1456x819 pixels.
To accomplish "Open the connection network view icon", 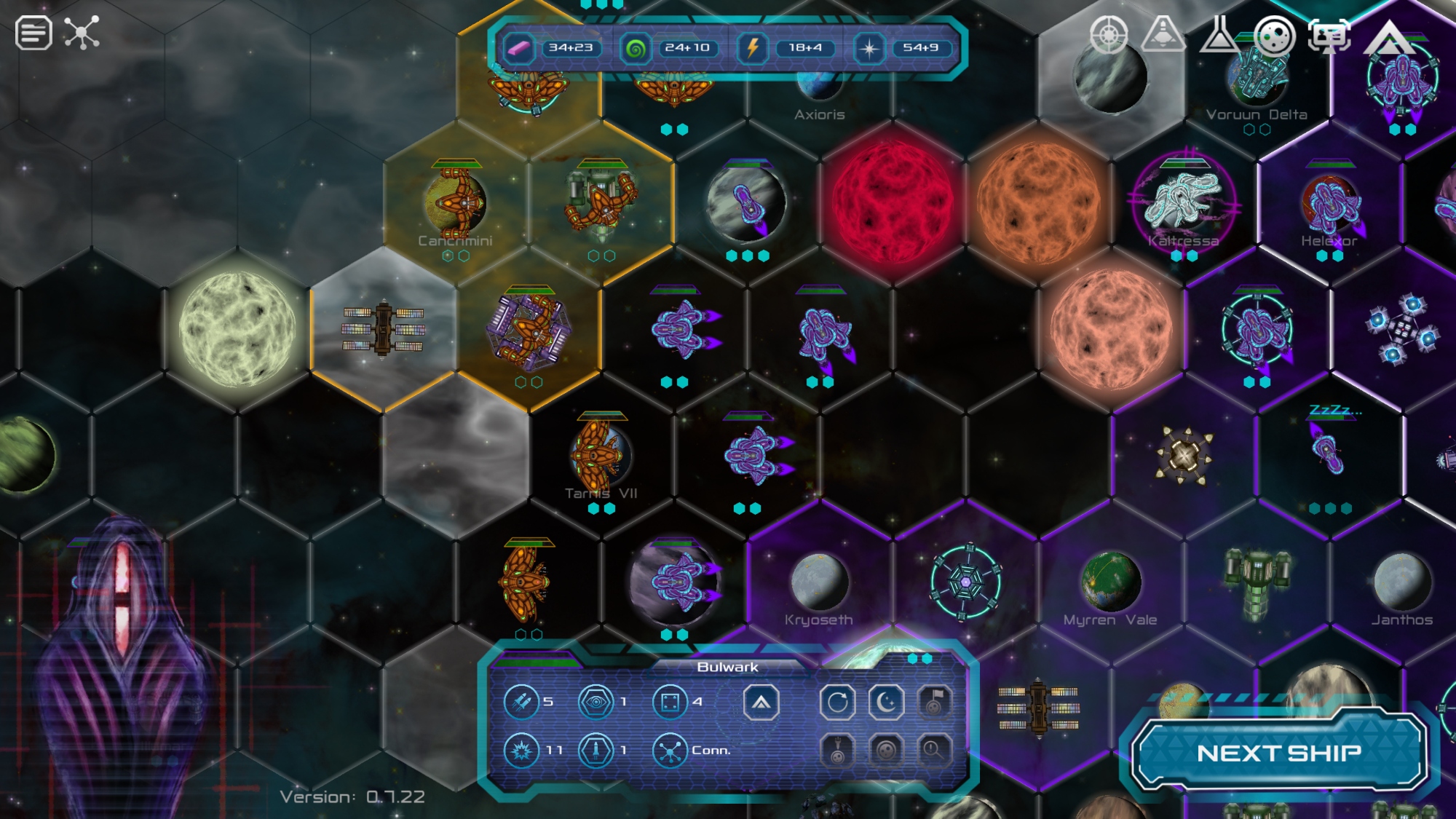I will (82, 33).
